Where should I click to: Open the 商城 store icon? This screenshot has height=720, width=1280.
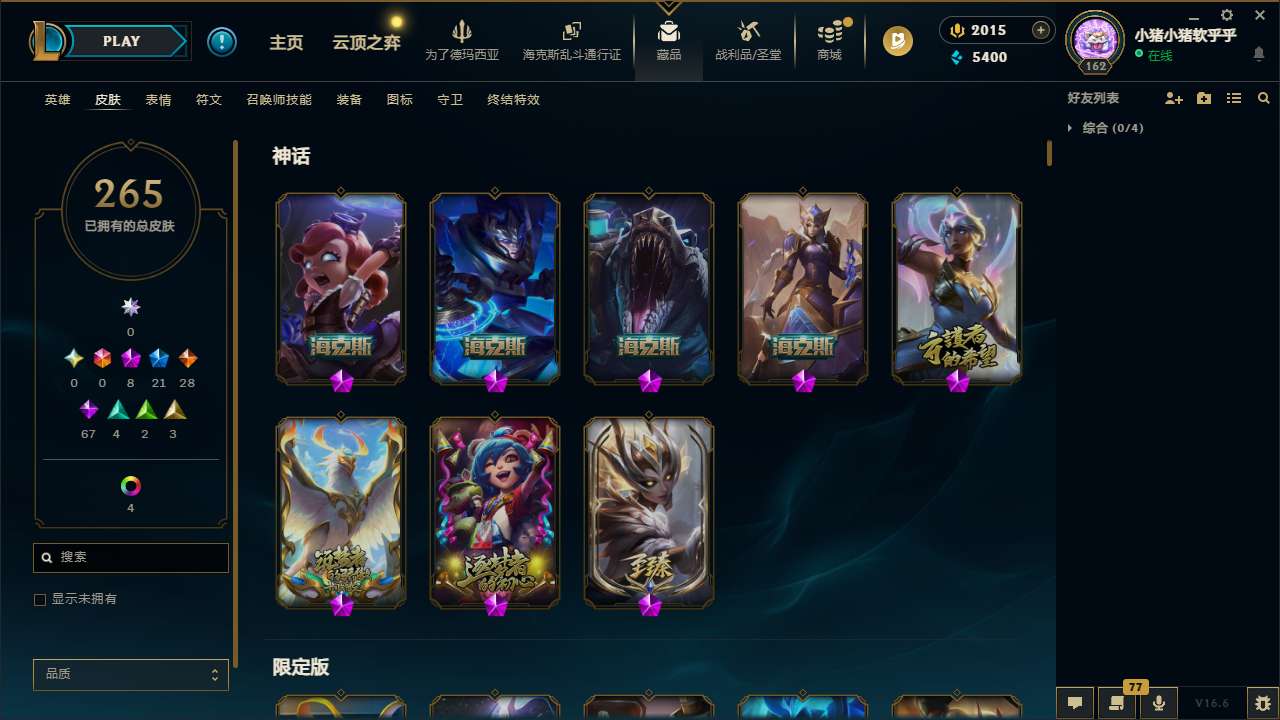pos(828,38)
